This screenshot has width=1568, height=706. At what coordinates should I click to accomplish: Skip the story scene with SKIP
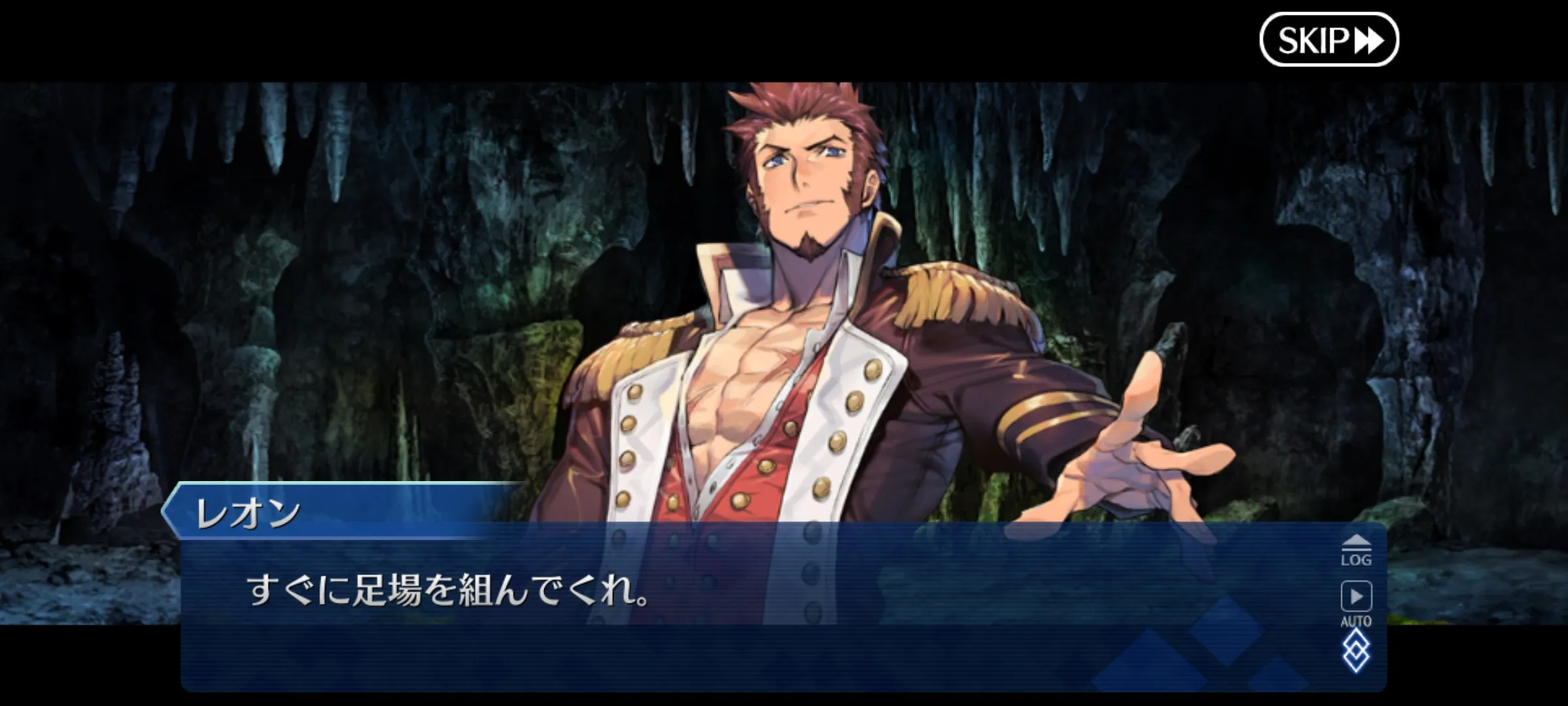tap(1328, 40)
